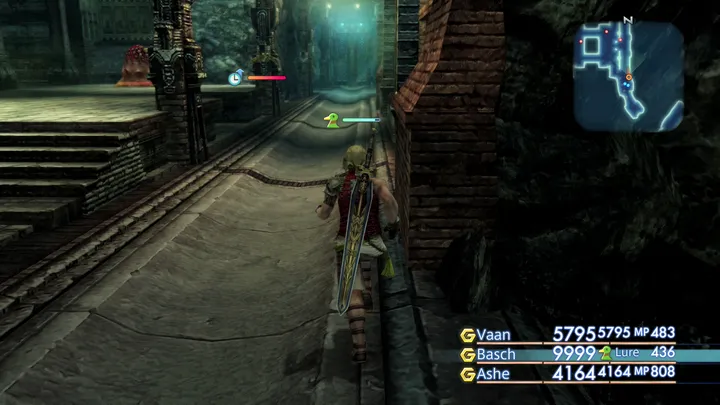The height and width of the screenshot is (405, 720).
Task: Select Ashe in the party list
Action: [494, 374]
